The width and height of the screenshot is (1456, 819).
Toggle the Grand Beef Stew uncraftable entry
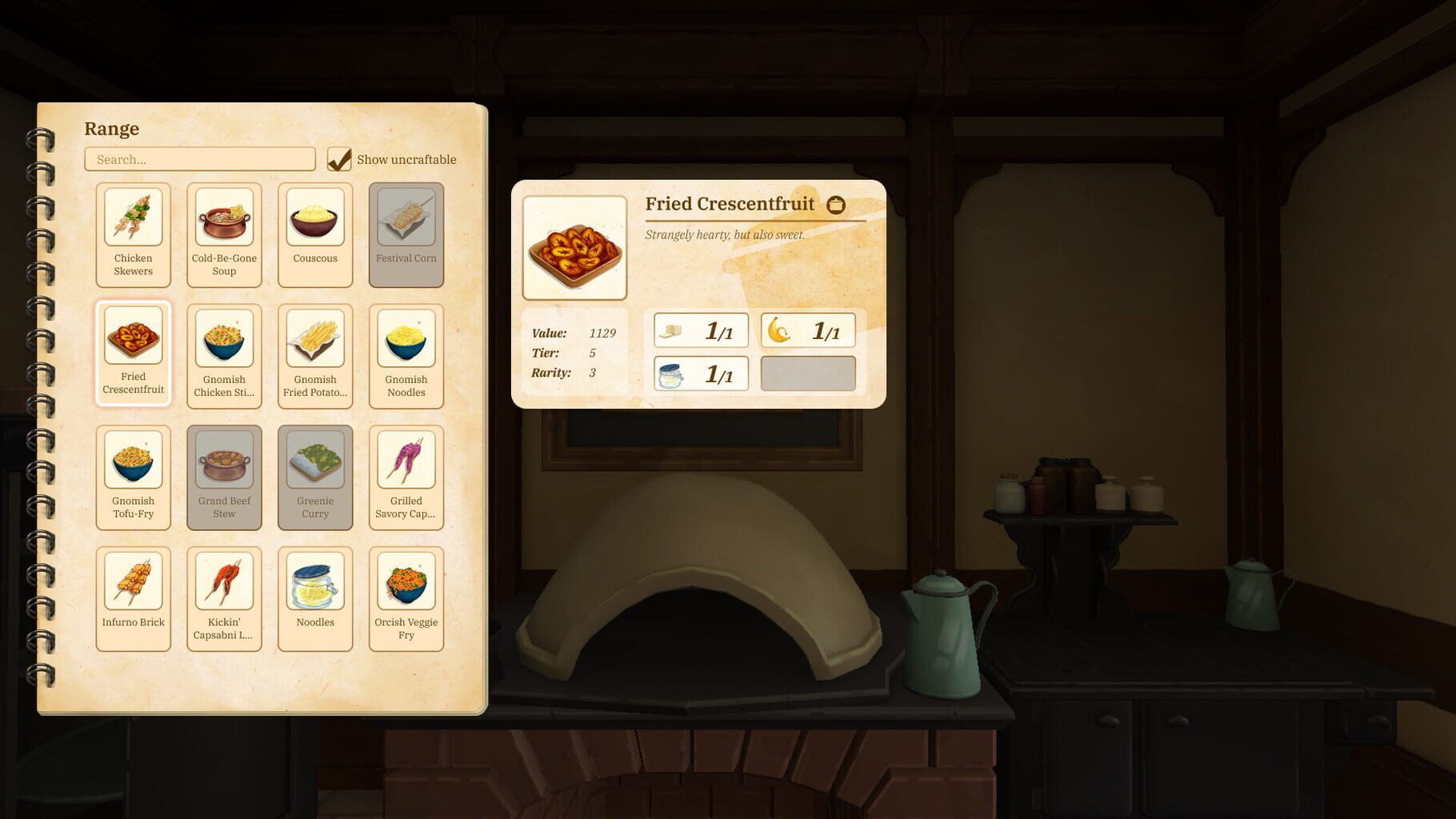[x=224, y=476]
